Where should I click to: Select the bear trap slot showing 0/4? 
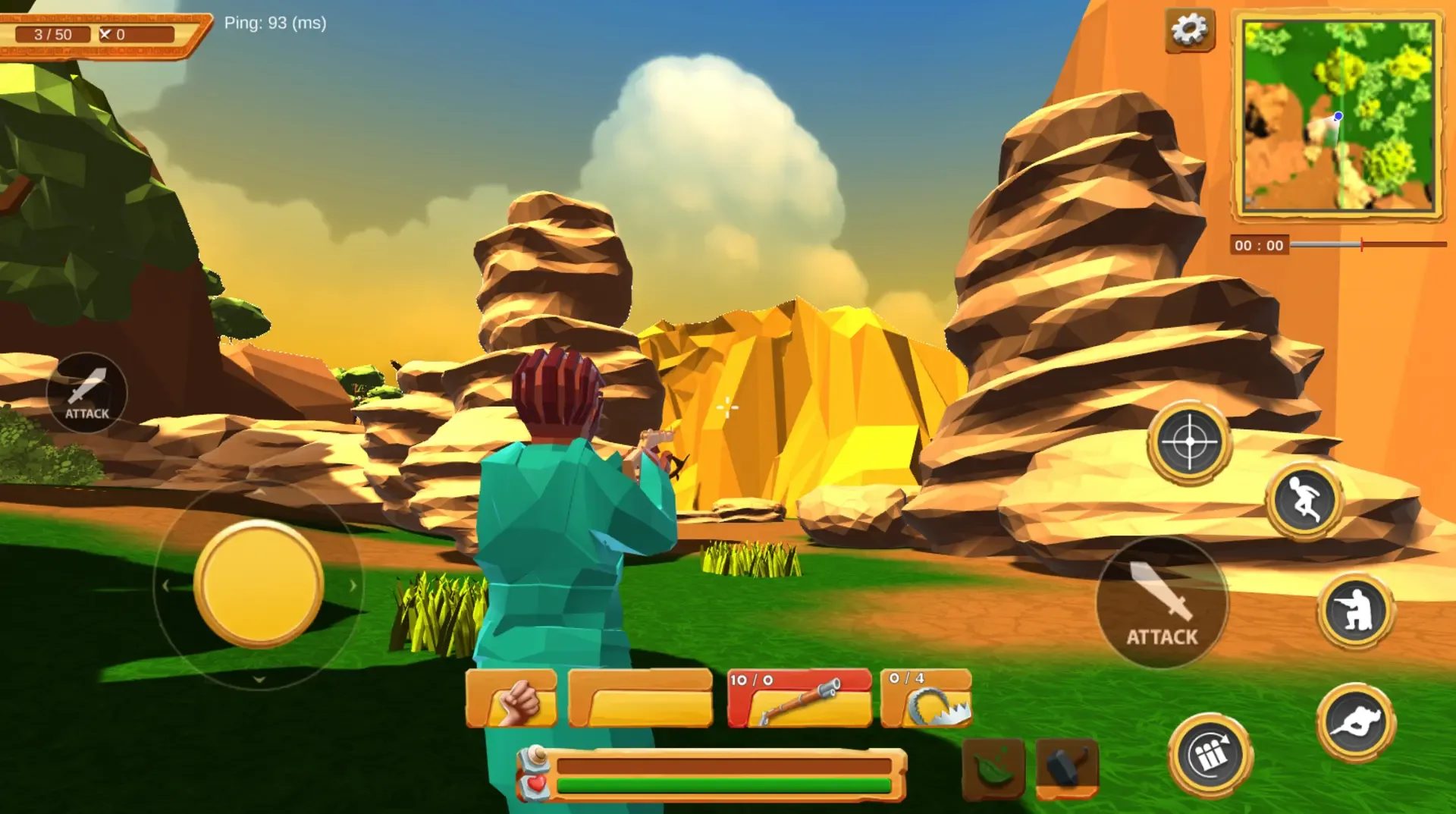coord(924,699)
